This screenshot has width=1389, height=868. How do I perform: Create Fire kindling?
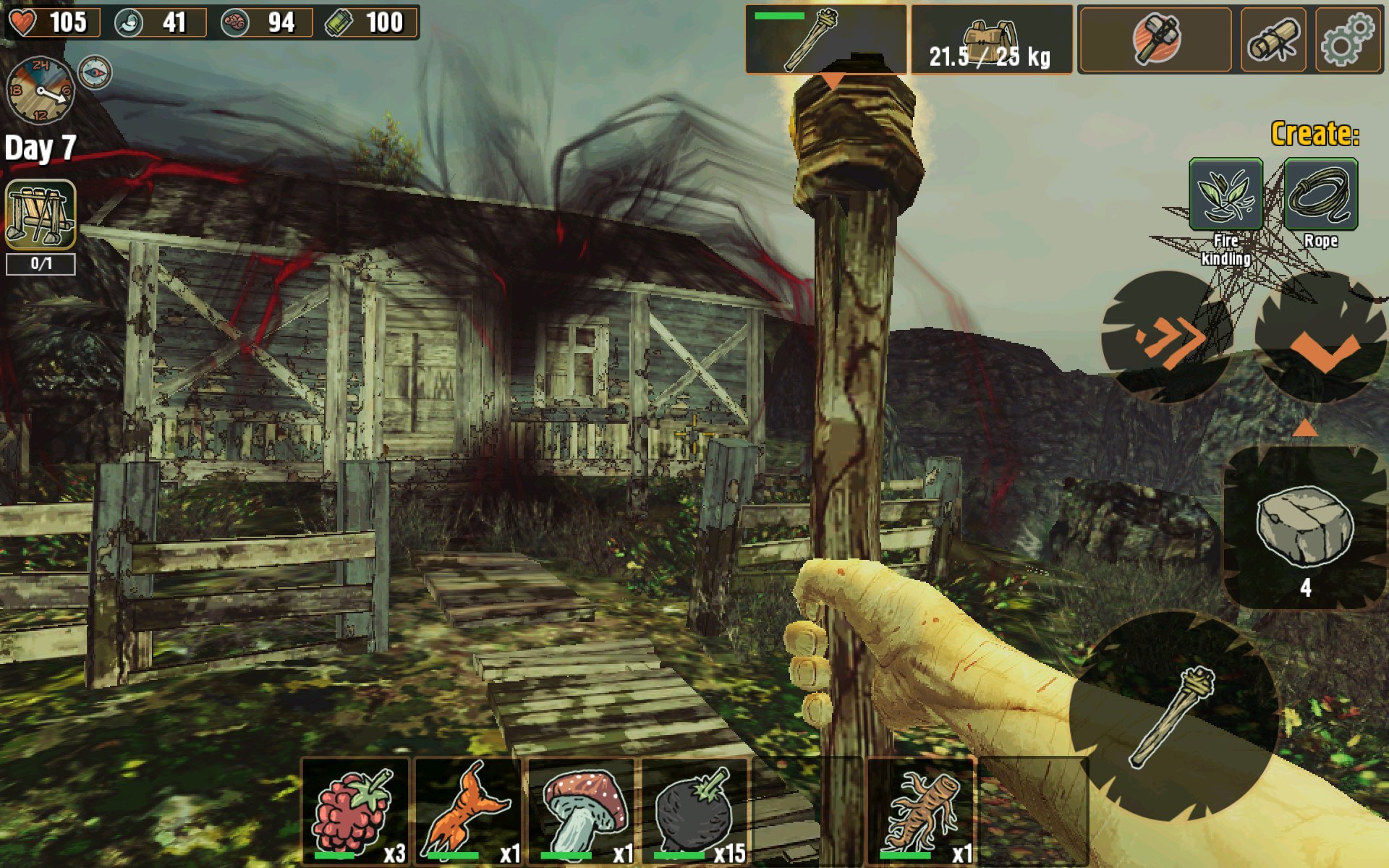click(1226, 195)
